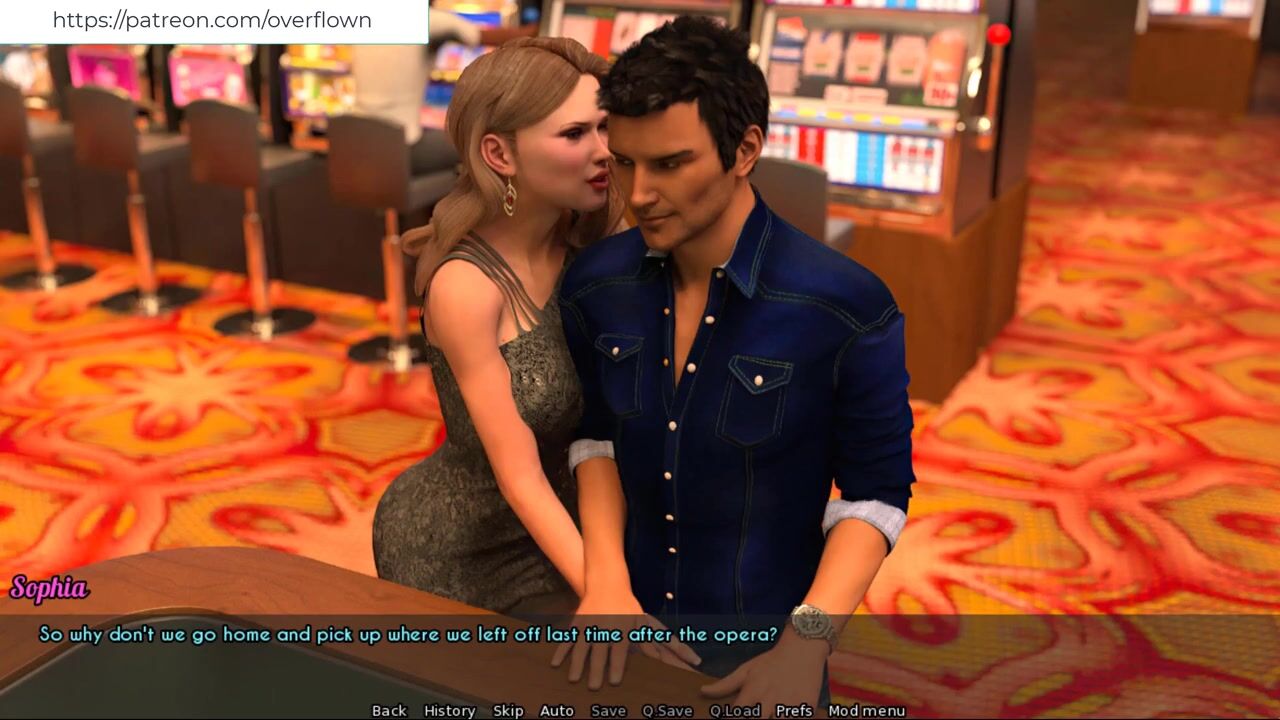This screenshot has height=720, width=1280.
Task: Activate Skip mode
Action: point(508,710)
